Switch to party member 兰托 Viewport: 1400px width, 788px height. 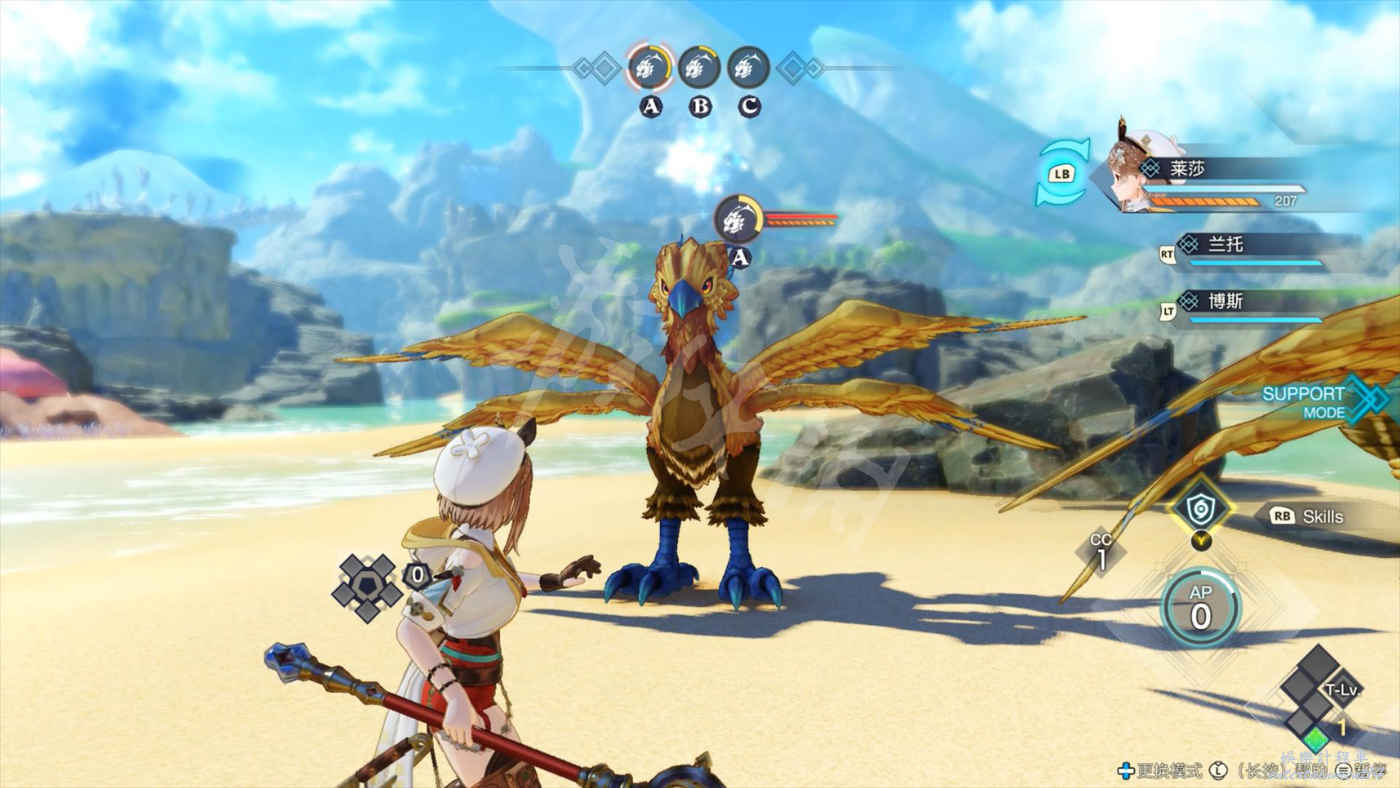(x=1262, y=250)
